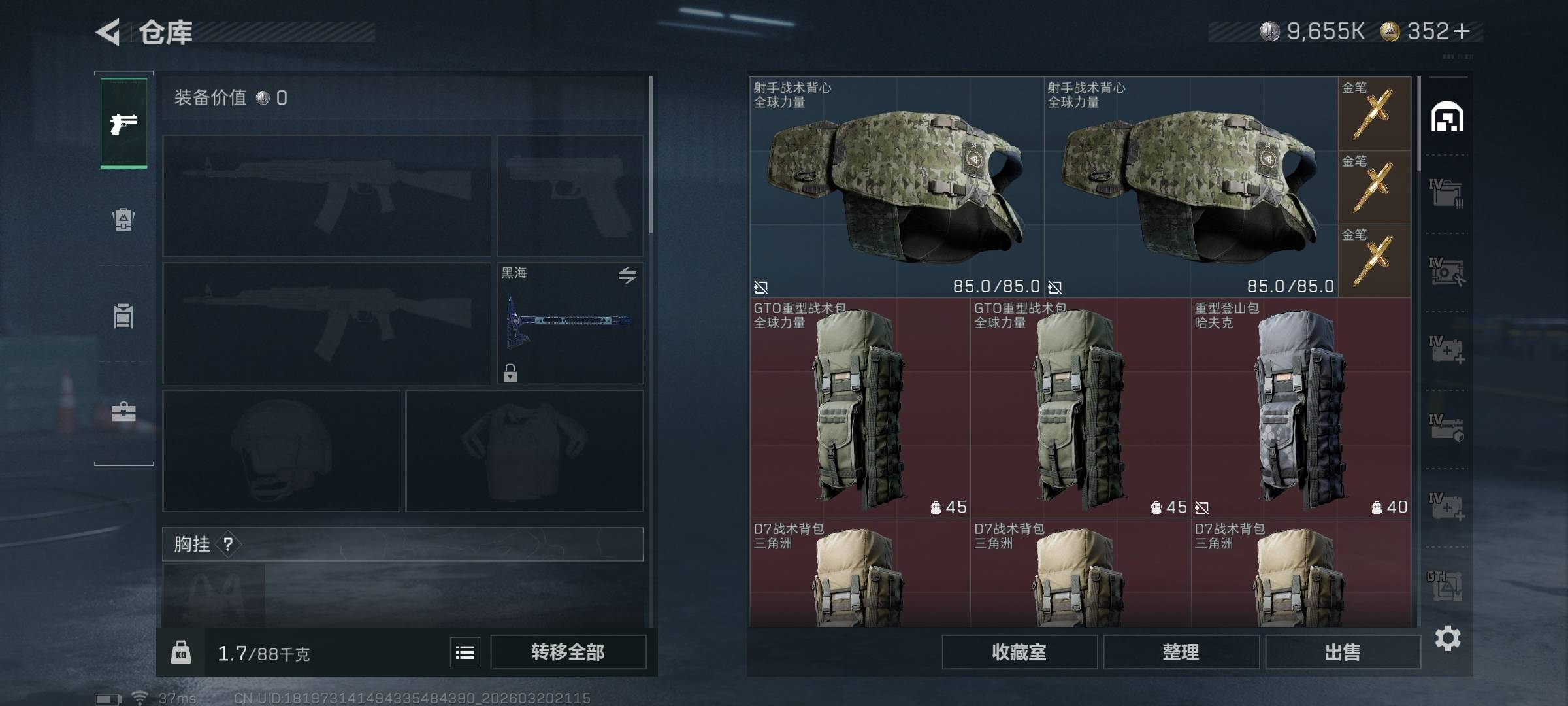Open the 胸挂 question mark help
Screen dimensions: 1568x706
point(228,544)
